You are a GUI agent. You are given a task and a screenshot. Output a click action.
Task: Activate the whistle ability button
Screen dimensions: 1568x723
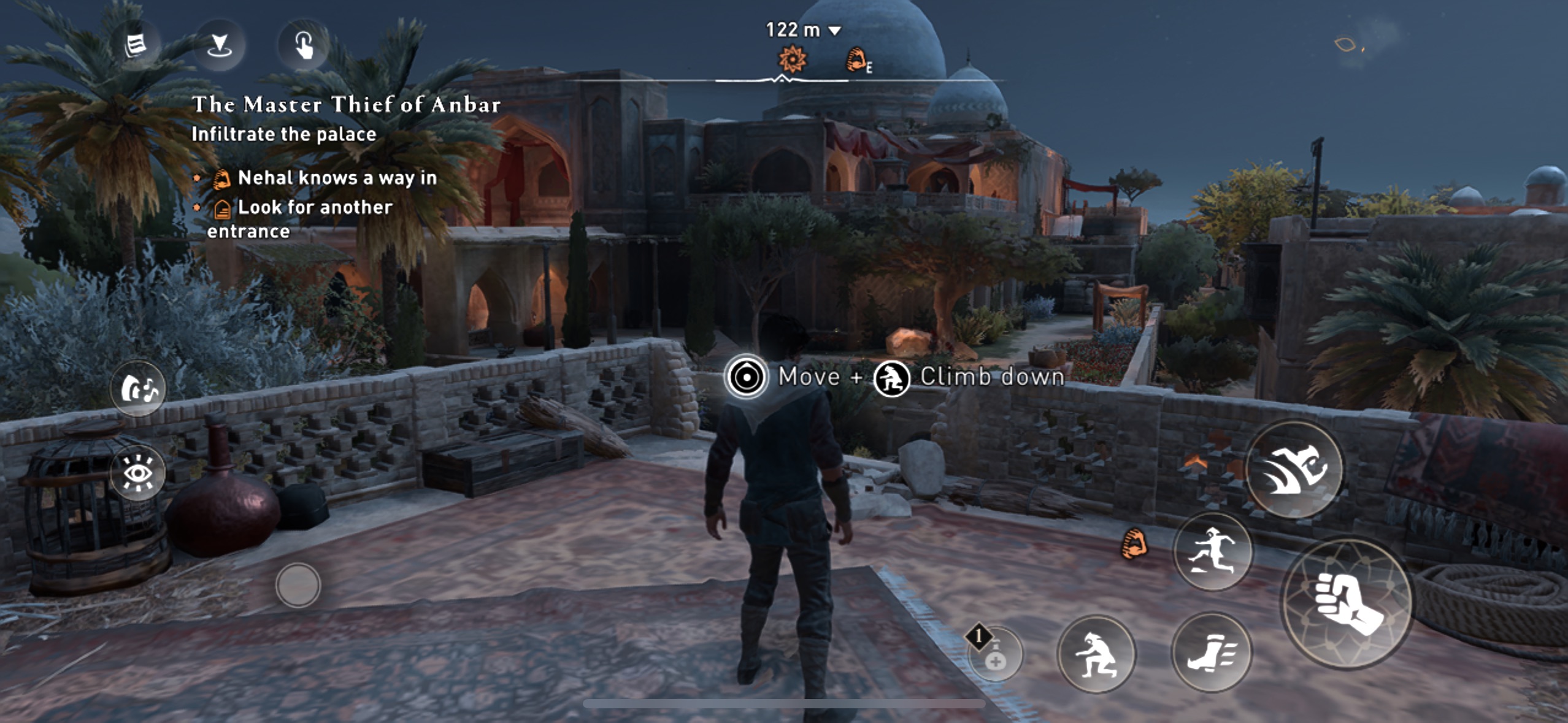(138, 389)
